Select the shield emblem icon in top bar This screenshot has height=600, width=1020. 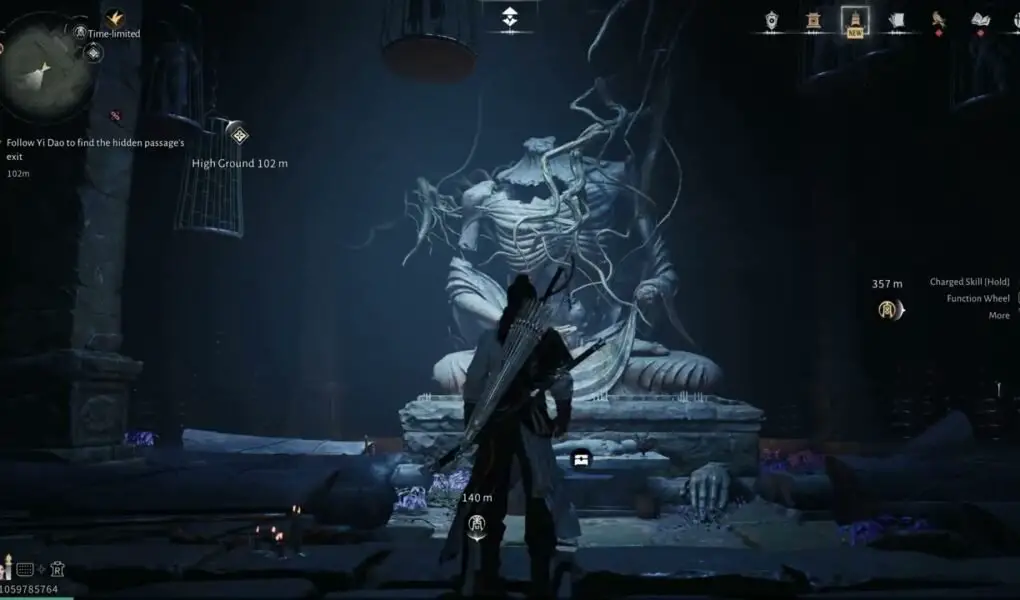click(772, 20)
